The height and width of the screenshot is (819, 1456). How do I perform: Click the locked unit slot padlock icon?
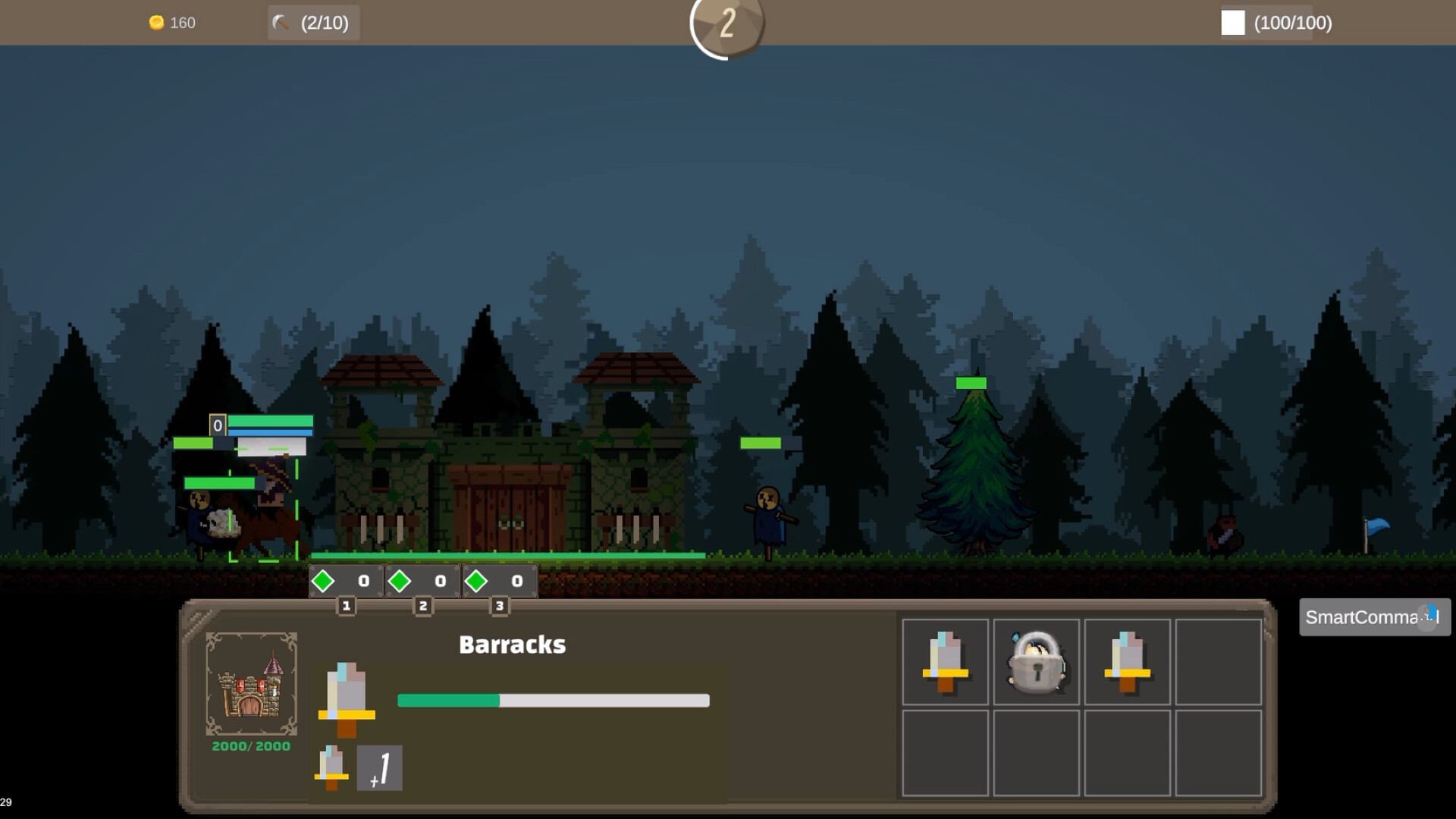click(x=1036, y=661)
